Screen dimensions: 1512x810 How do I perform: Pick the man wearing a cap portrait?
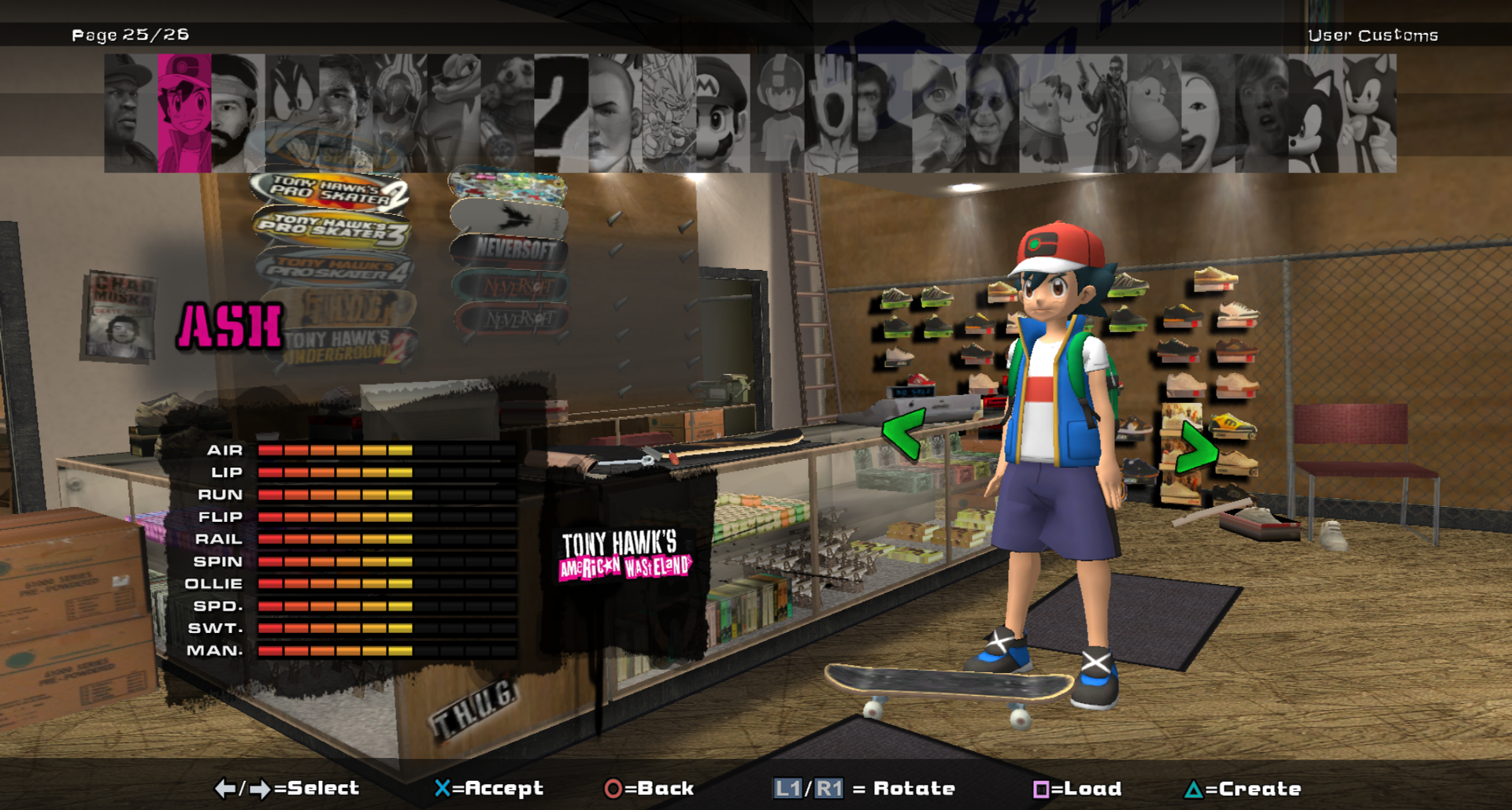131,113
